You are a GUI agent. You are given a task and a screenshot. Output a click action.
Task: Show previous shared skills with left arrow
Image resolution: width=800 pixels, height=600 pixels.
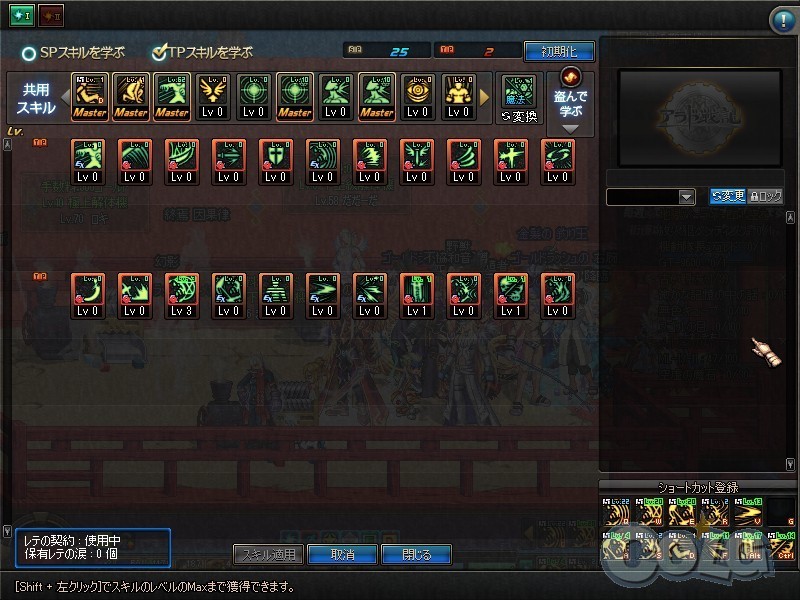[x=65, y=97]
